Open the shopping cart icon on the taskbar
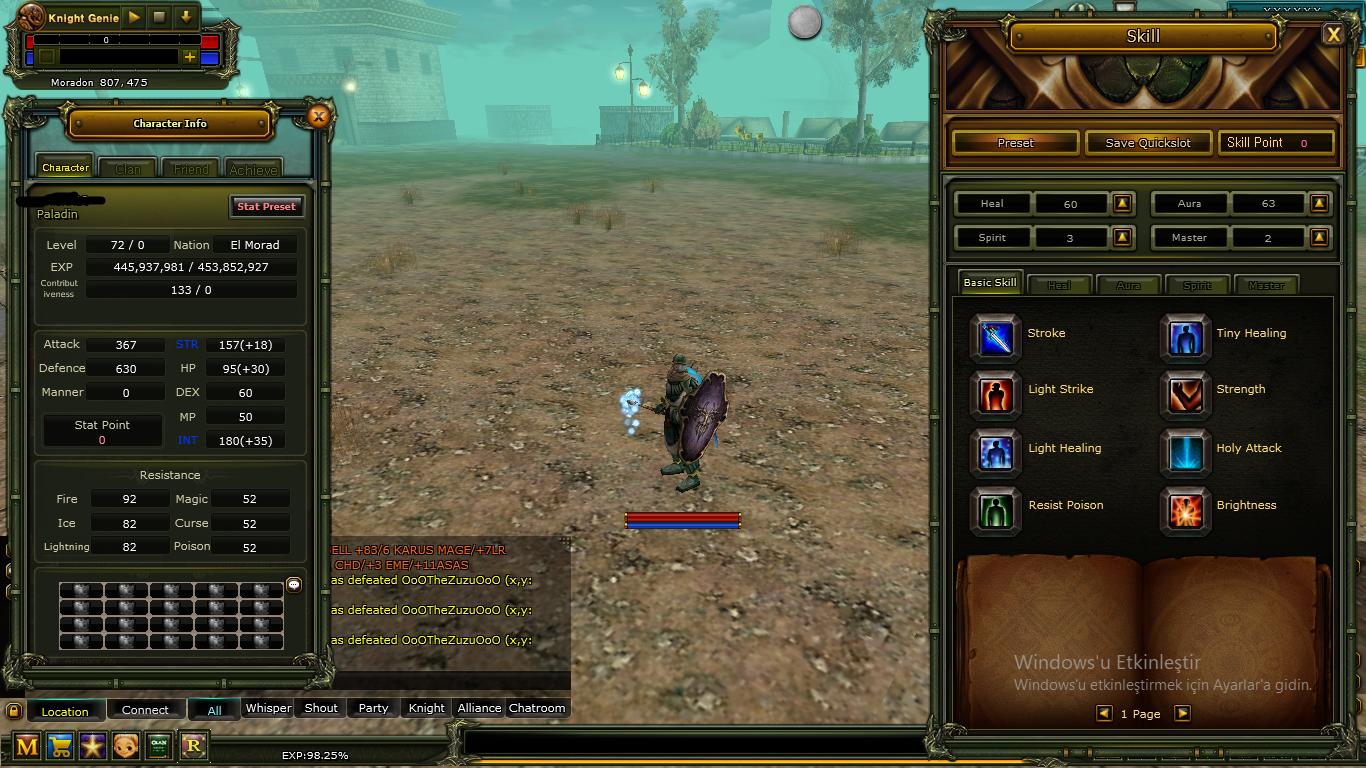The width and height of the screenshot is (1366, 768). point(59,746)
